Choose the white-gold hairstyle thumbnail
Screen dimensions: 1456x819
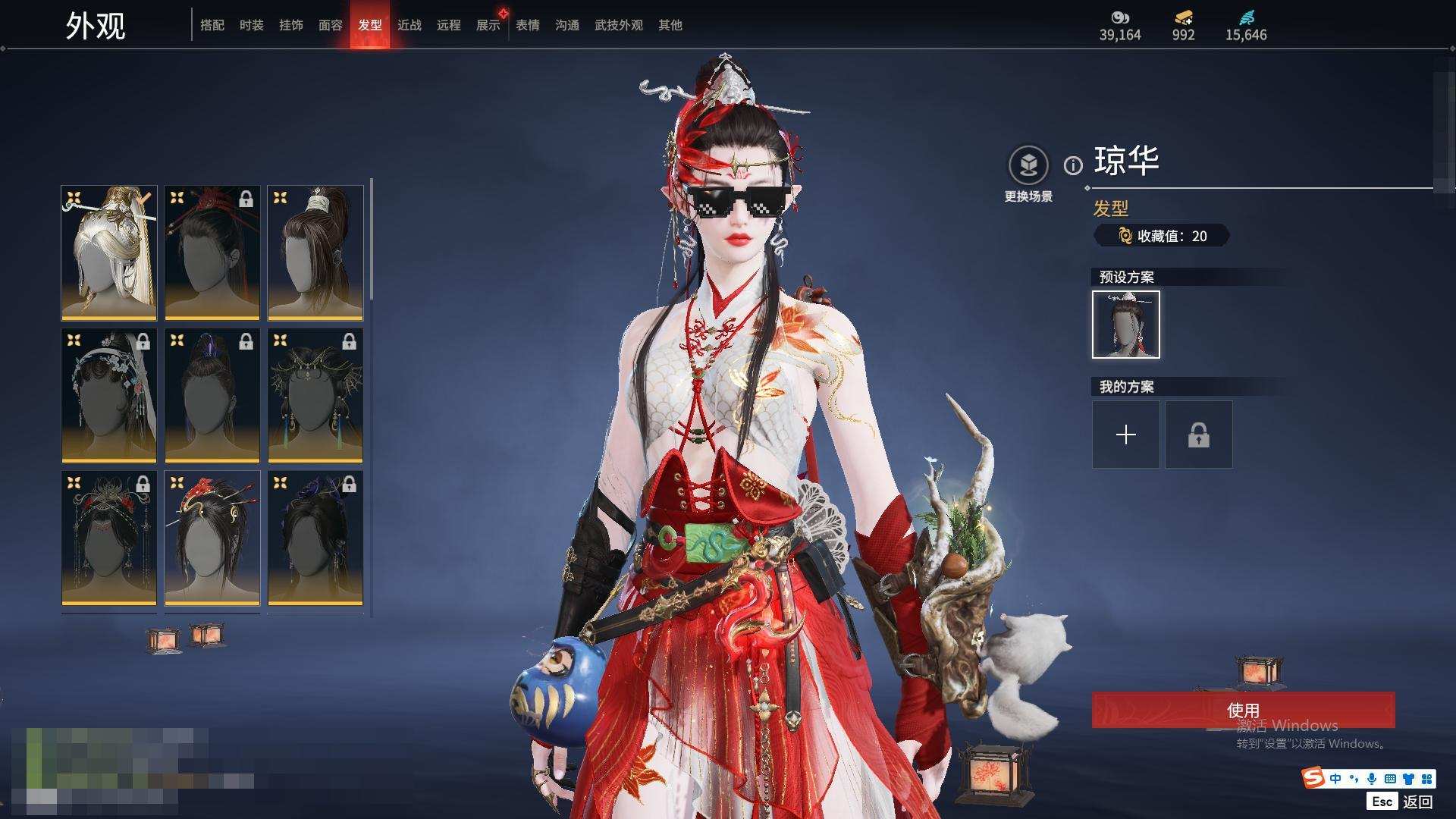(109, 253)
